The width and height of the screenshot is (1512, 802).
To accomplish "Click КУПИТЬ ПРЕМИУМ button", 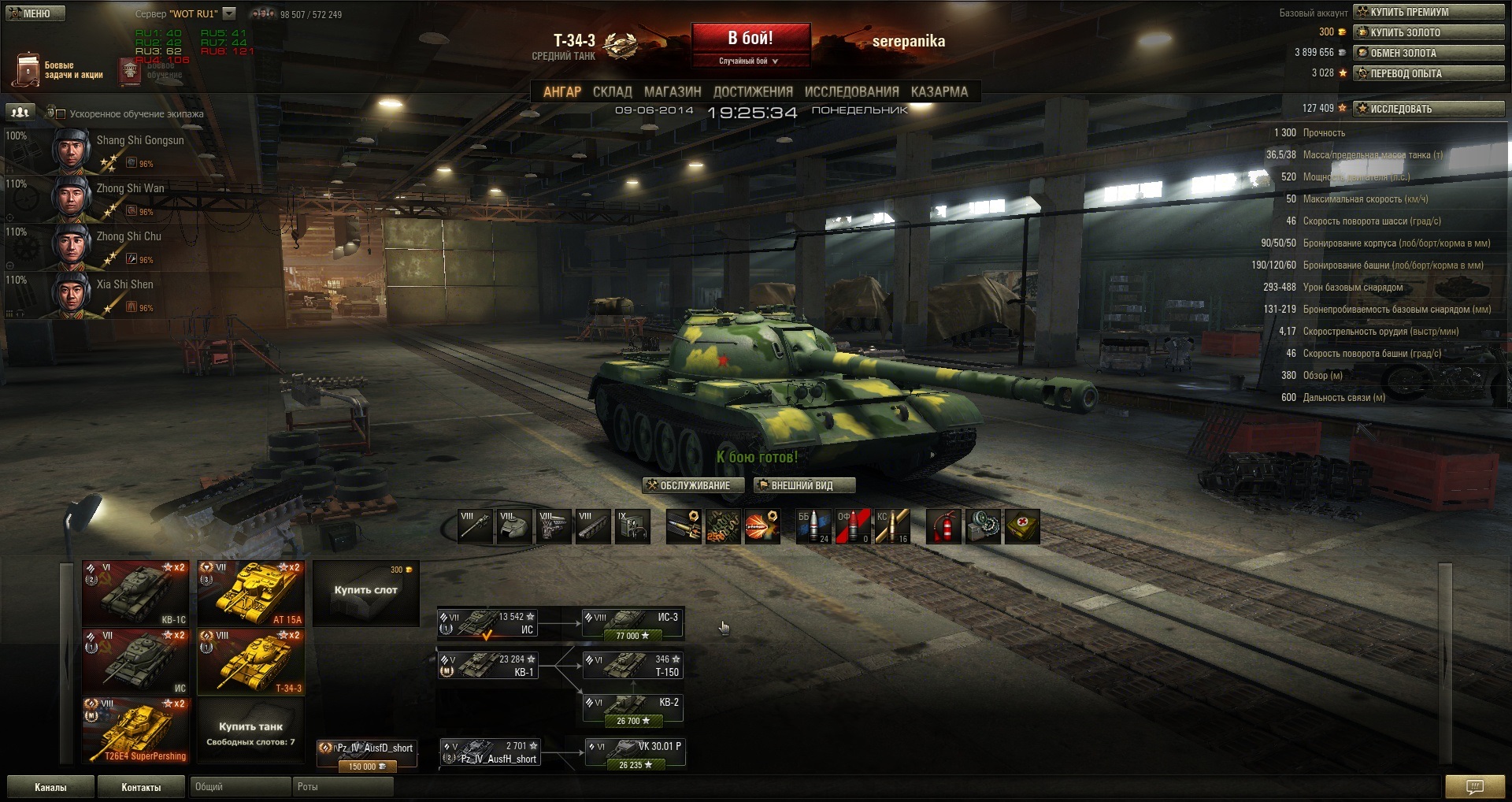I will (1428, 12).
